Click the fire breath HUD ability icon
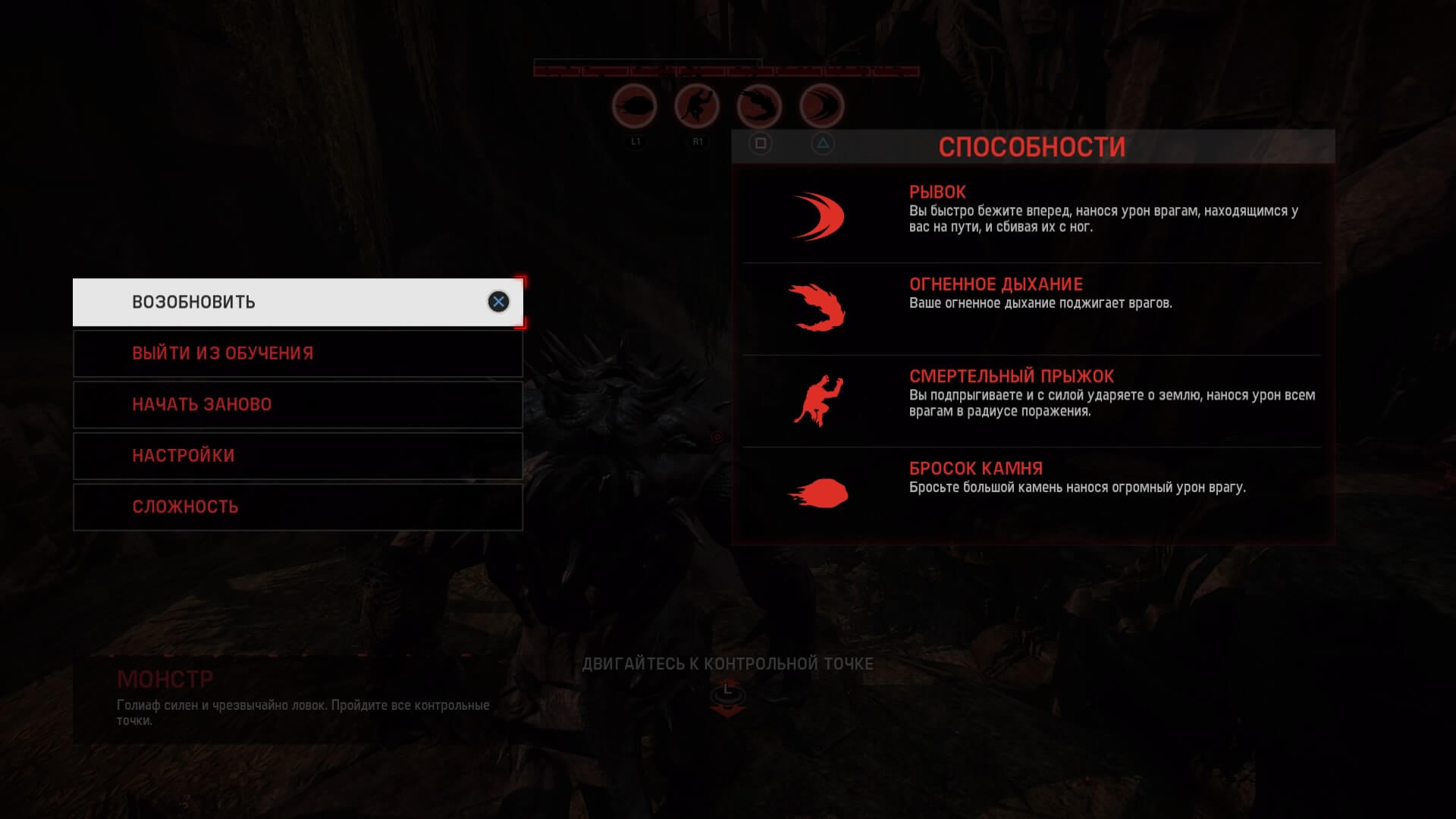The width and height of the screenshot is (1456, 819). [759, 106]
